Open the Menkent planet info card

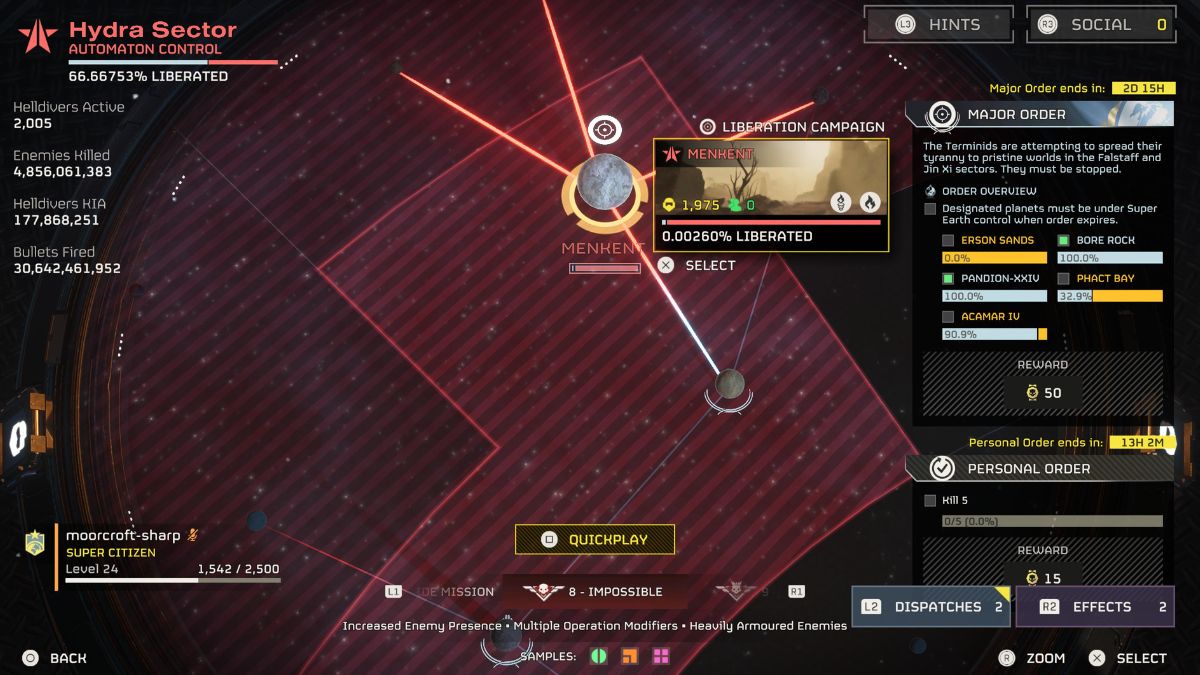pyautogui.click(x=771, y=195)
